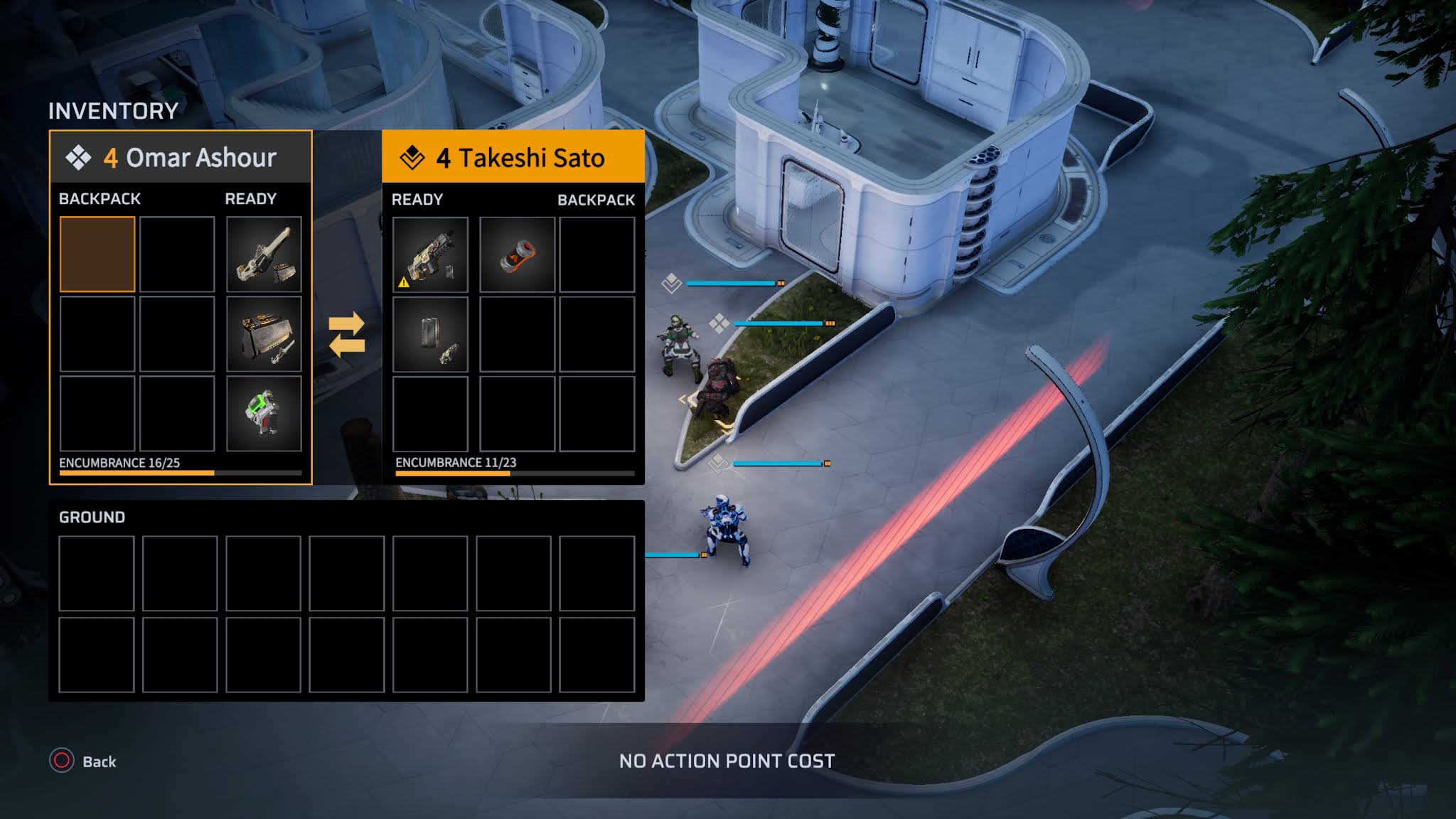Select Takeshi's weapon with the warning triangle
The image size is (1456, 819).
[430, 255]
